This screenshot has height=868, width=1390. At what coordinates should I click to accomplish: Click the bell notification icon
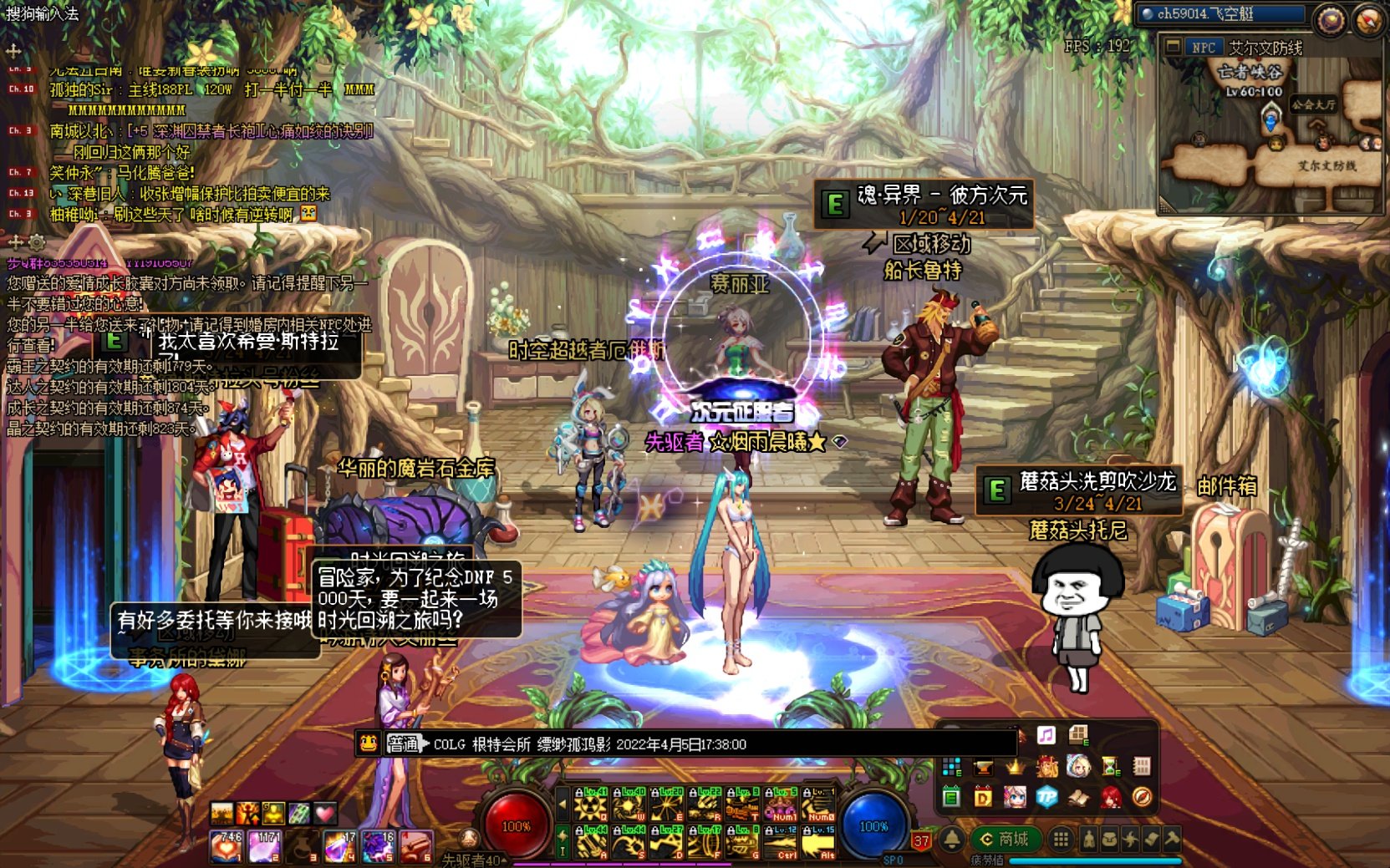[952, 839]
